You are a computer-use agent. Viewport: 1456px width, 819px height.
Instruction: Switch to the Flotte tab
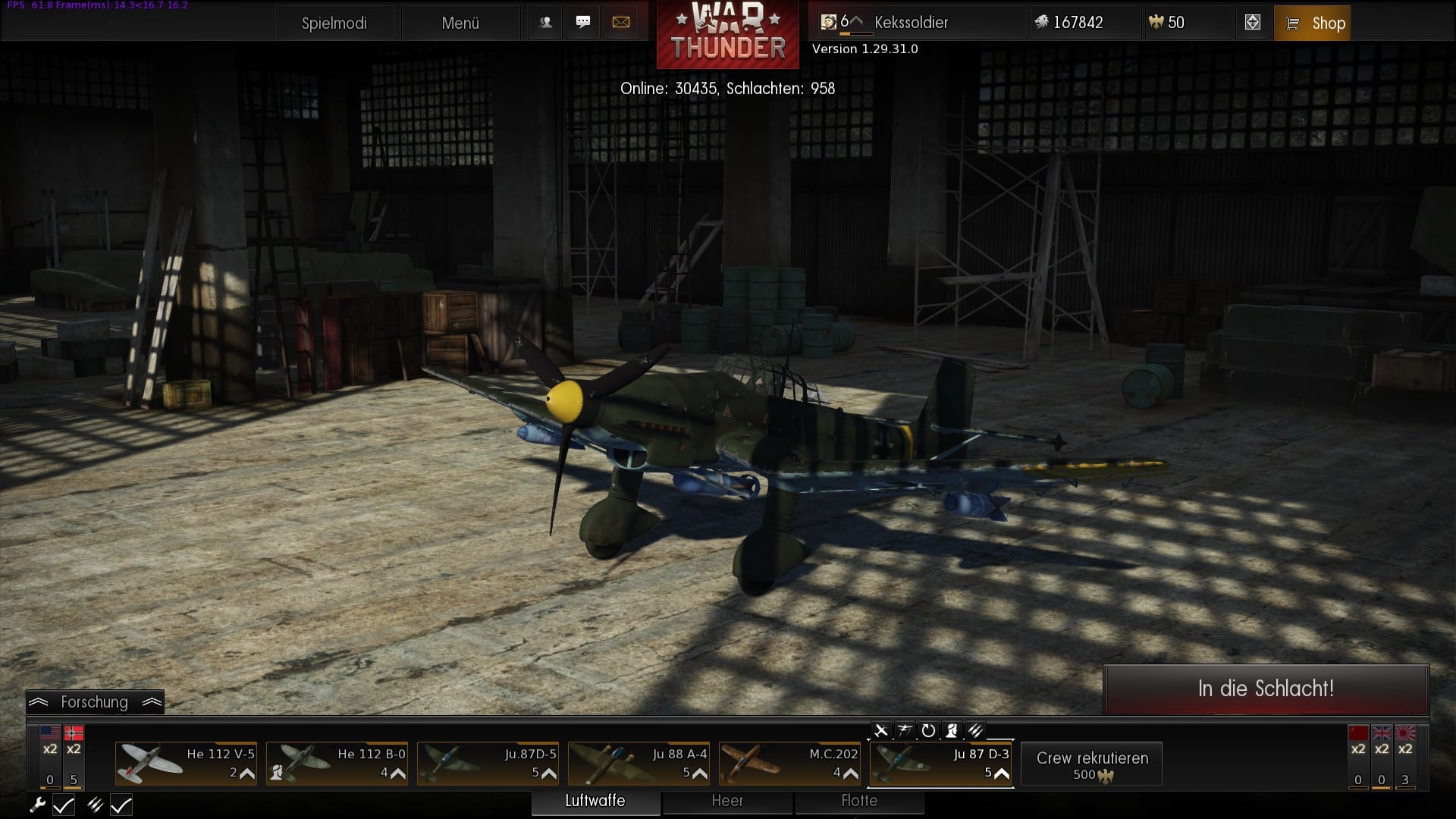click(859, 801)
